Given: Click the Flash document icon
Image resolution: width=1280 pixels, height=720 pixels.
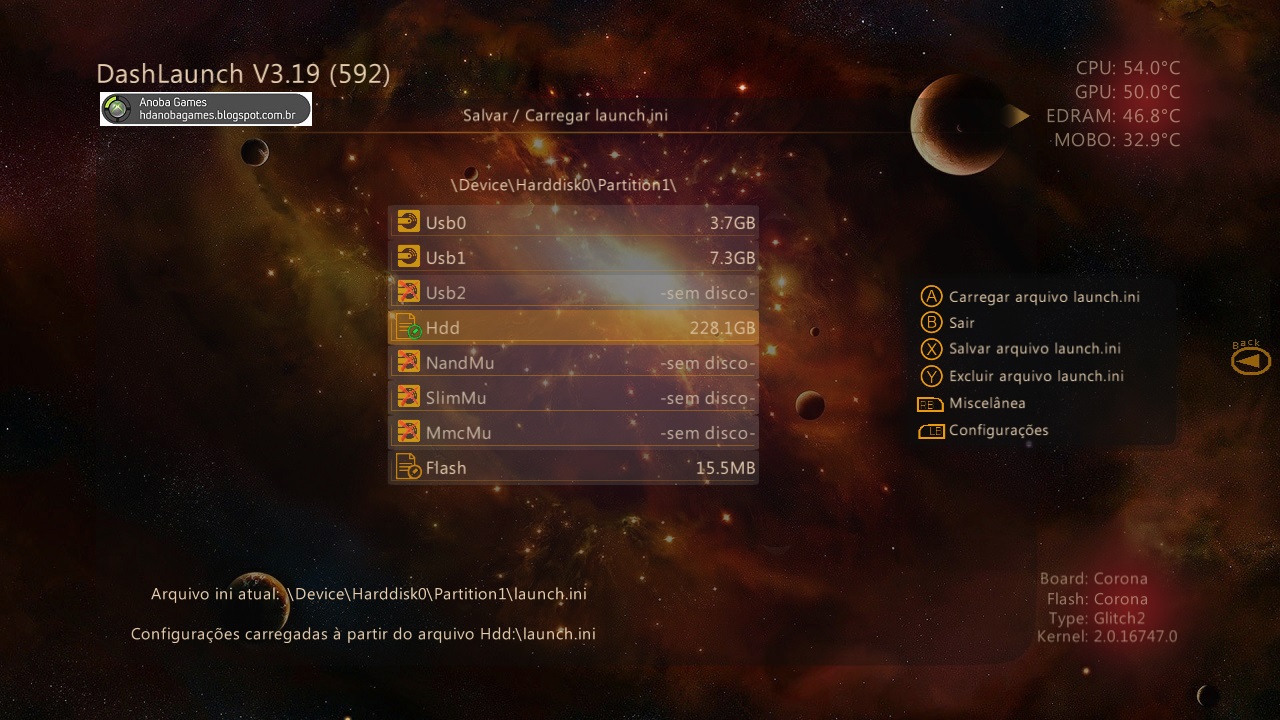Looking at the screenshot, I should click(x=409, y=467).
